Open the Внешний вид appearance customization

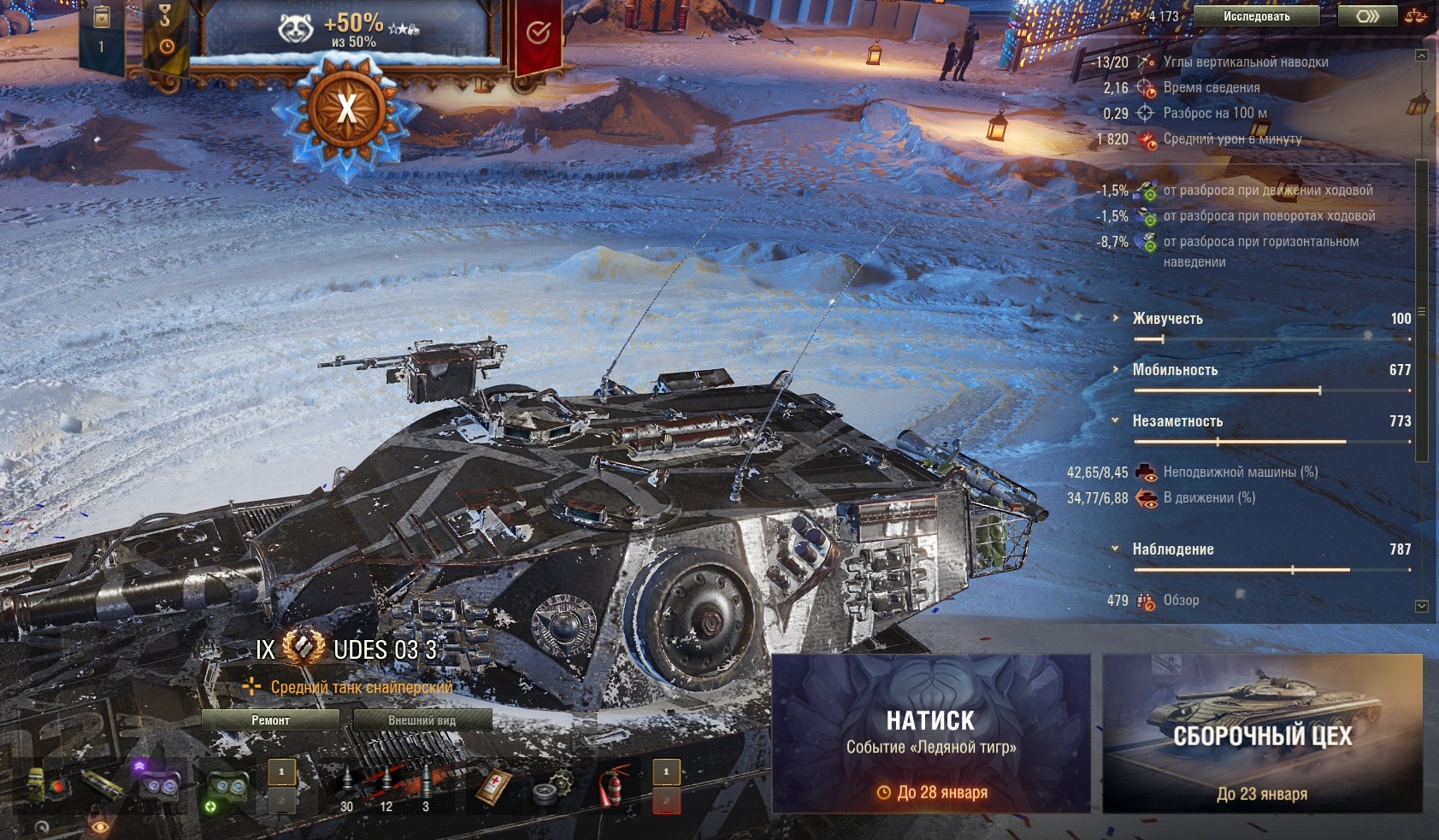[422, 720]
